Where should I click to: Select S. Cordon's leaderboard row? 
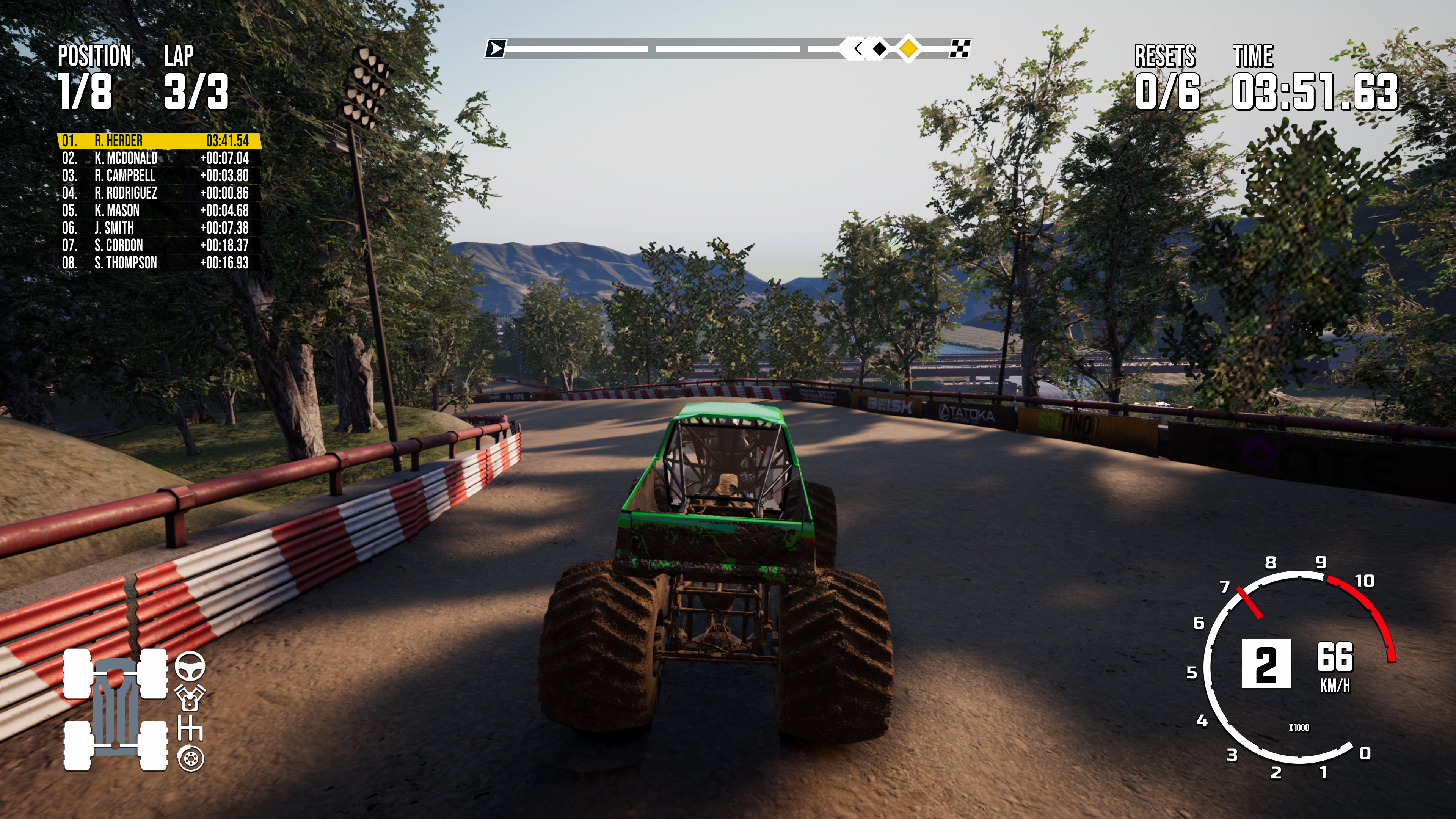(158, 245)
